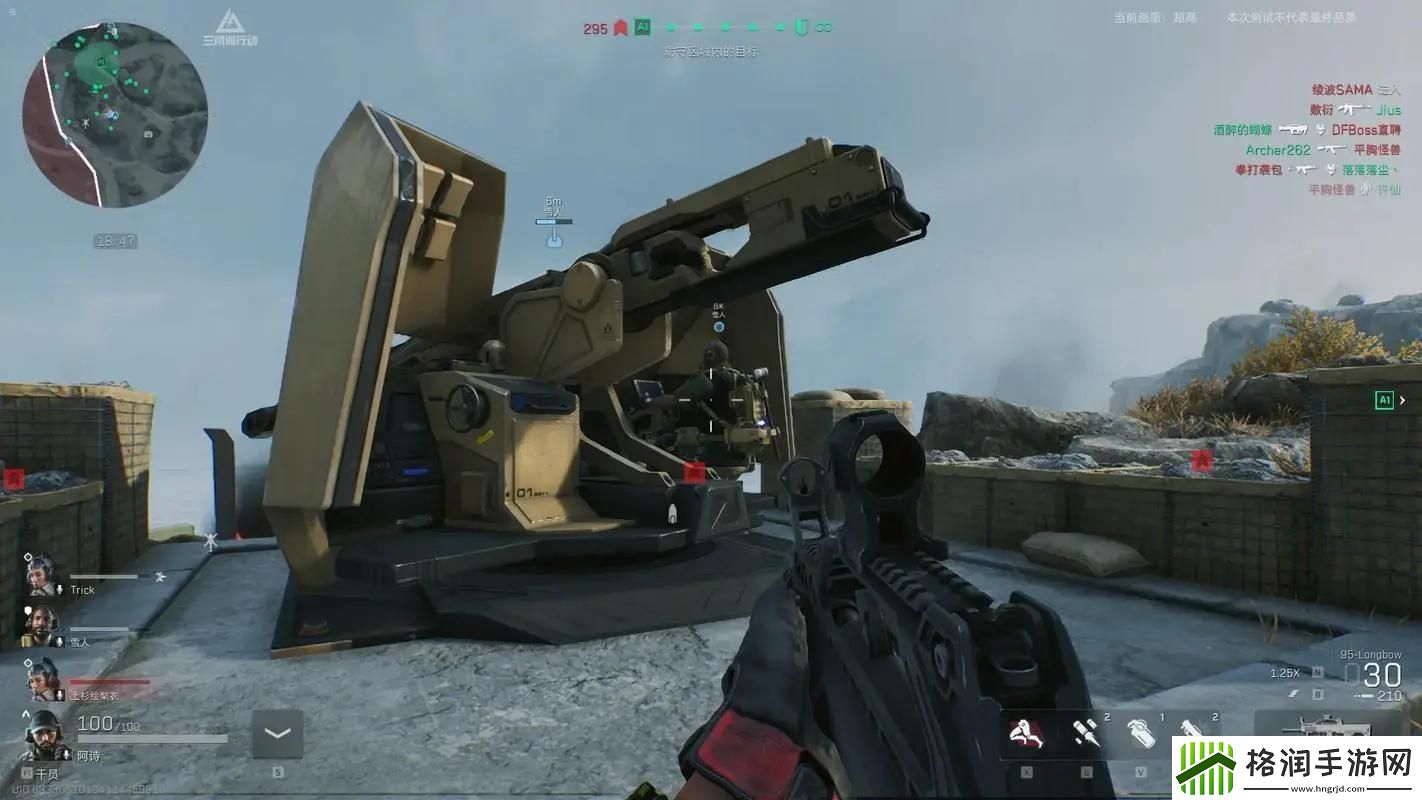This screenshot has width=1422, height=800.
Task: Click your own operator portrait 阿诗
Action: point(44,736)
